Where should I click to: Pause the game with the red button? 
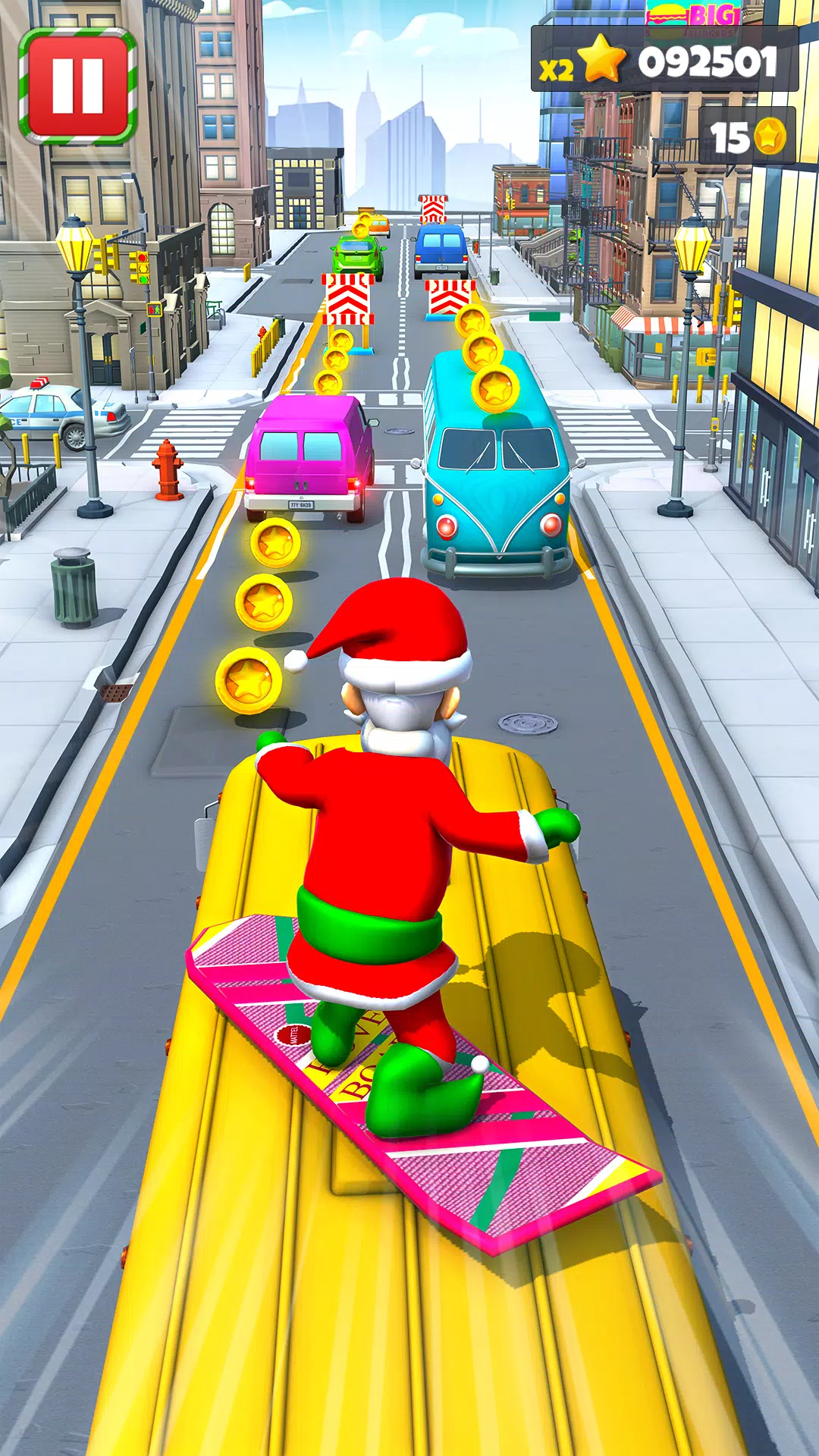(77, 85)
